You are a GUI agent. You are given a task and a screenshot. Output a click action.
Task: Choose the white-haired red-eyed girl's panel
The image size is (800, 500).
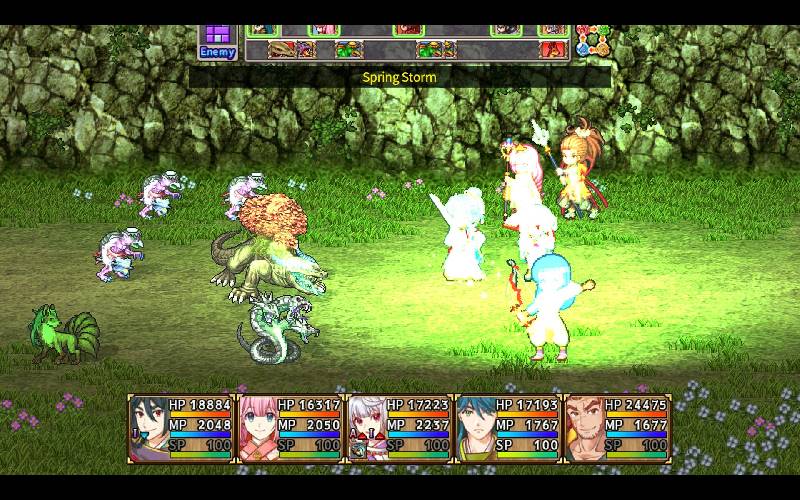pos(399,427)
